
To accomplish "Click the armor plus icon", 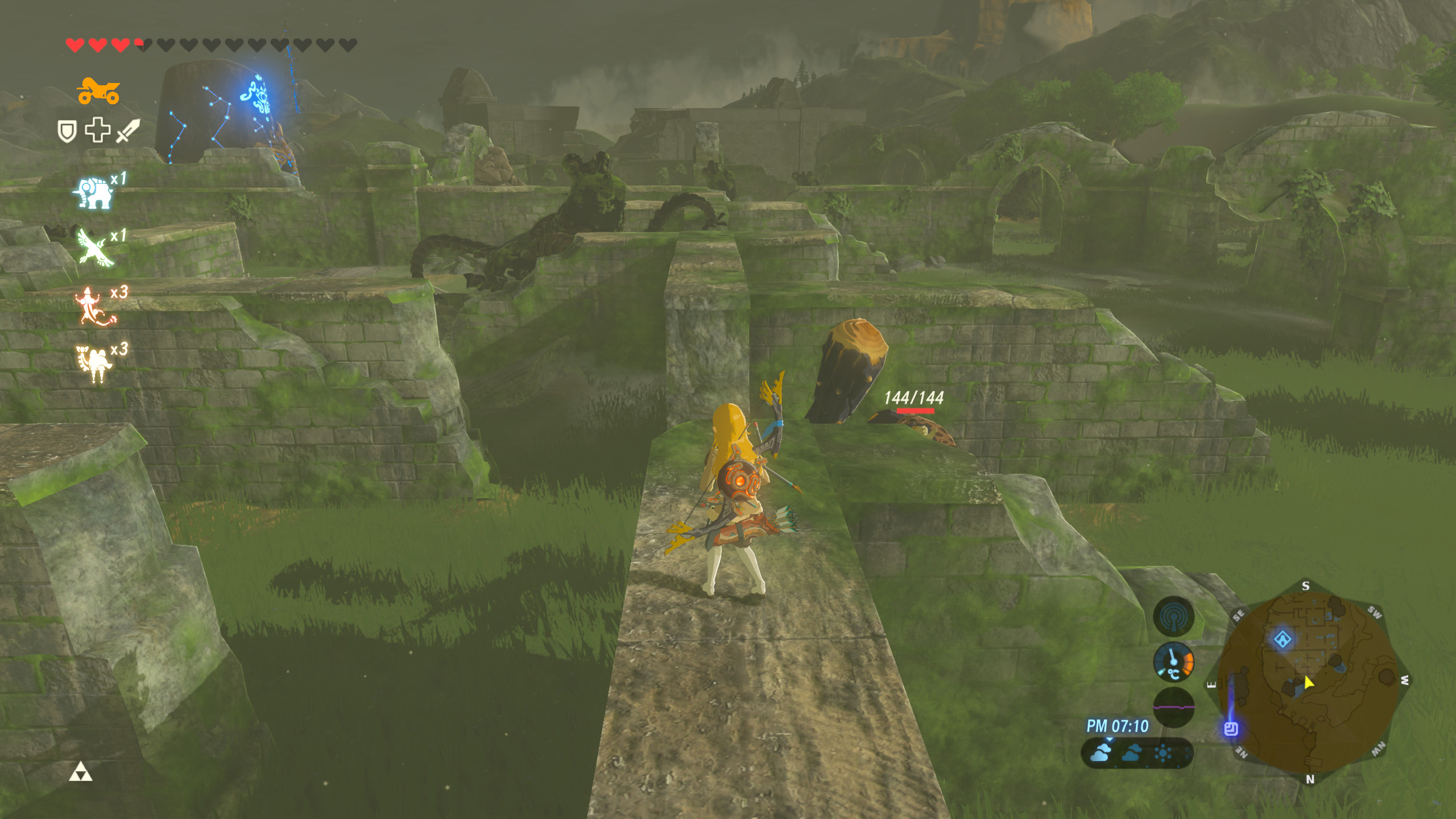I will (x=98, y=130).
